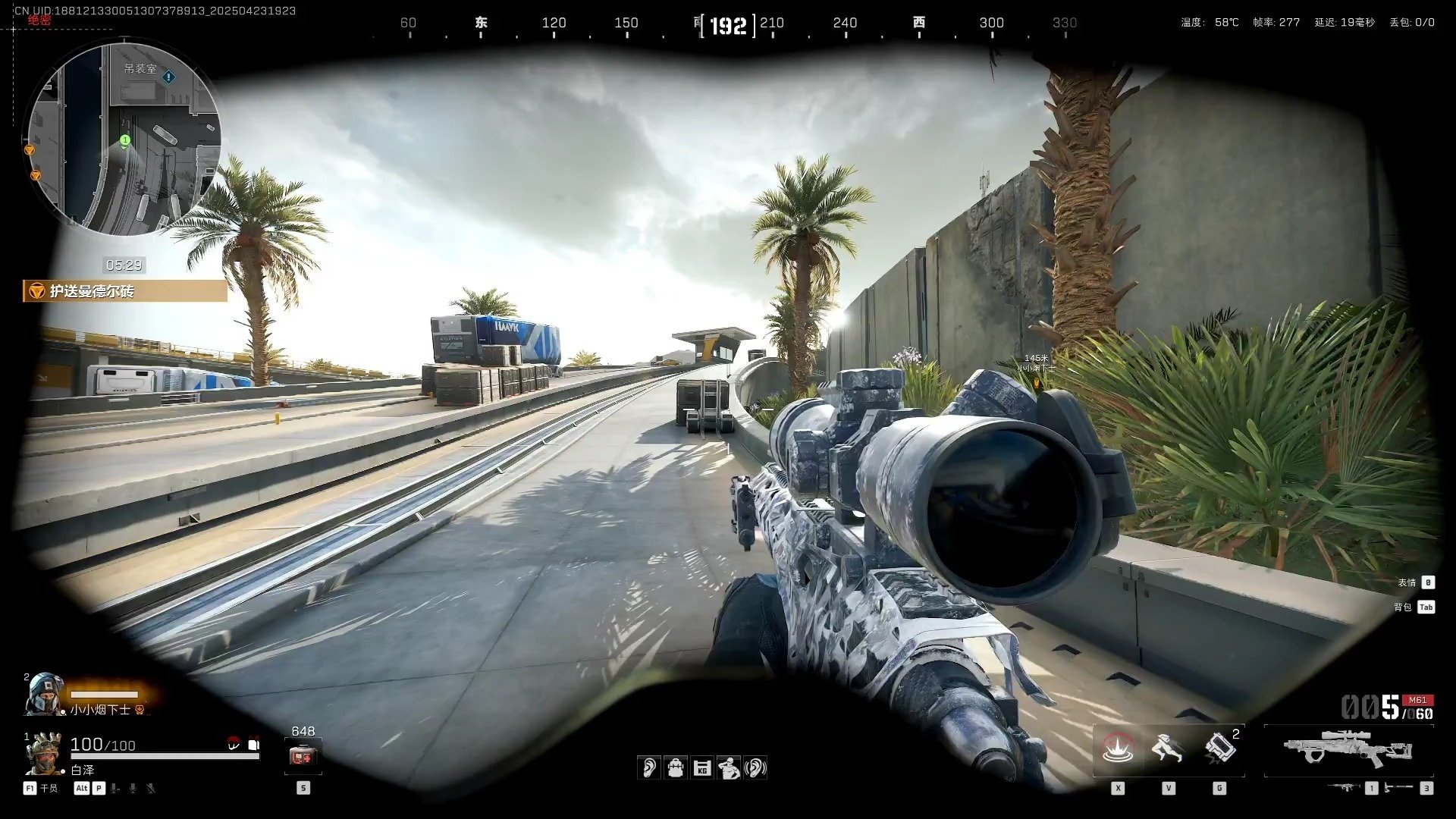Click the ear with sound waves icon

[755, 768]
